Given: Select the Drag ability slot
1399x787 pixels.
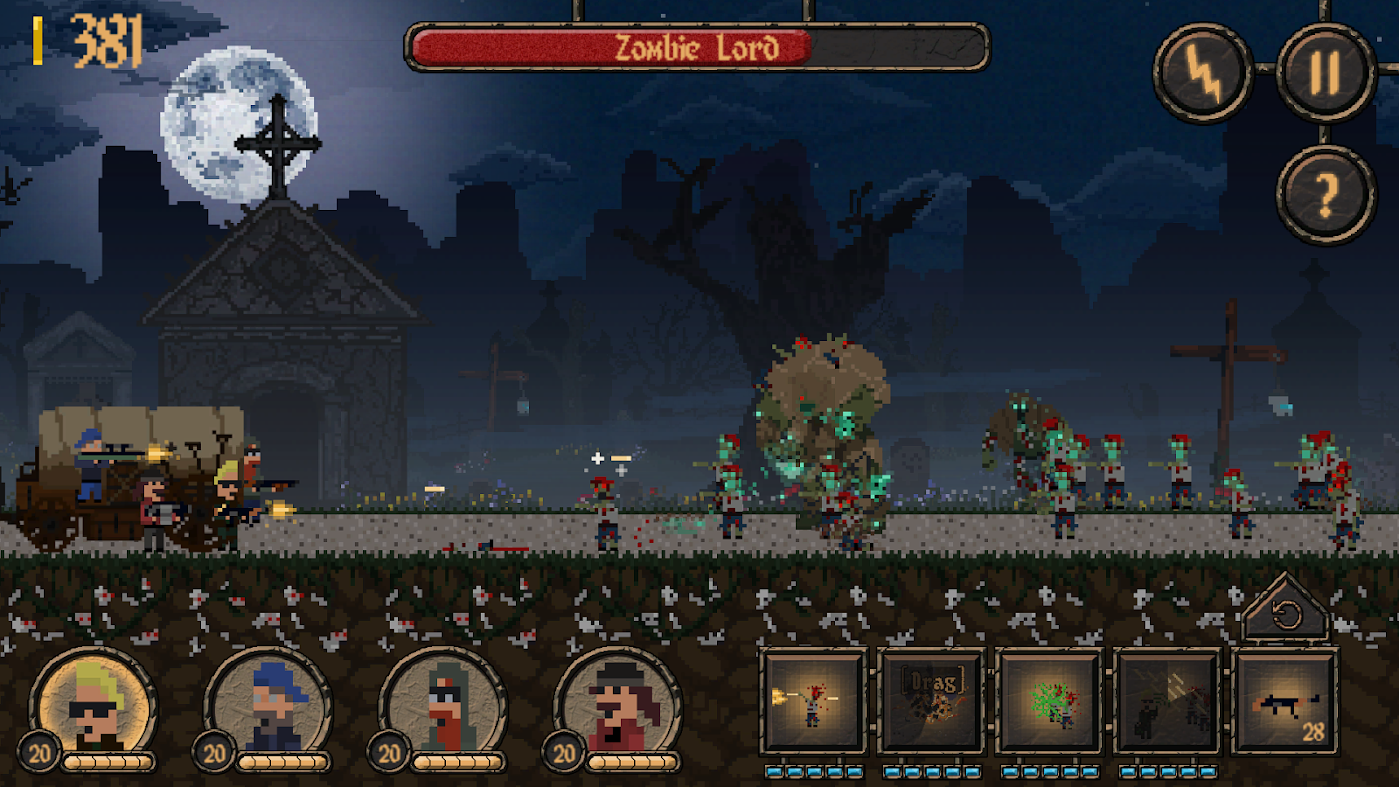Looking at the screenshot, I should click(x=931, y=701).
